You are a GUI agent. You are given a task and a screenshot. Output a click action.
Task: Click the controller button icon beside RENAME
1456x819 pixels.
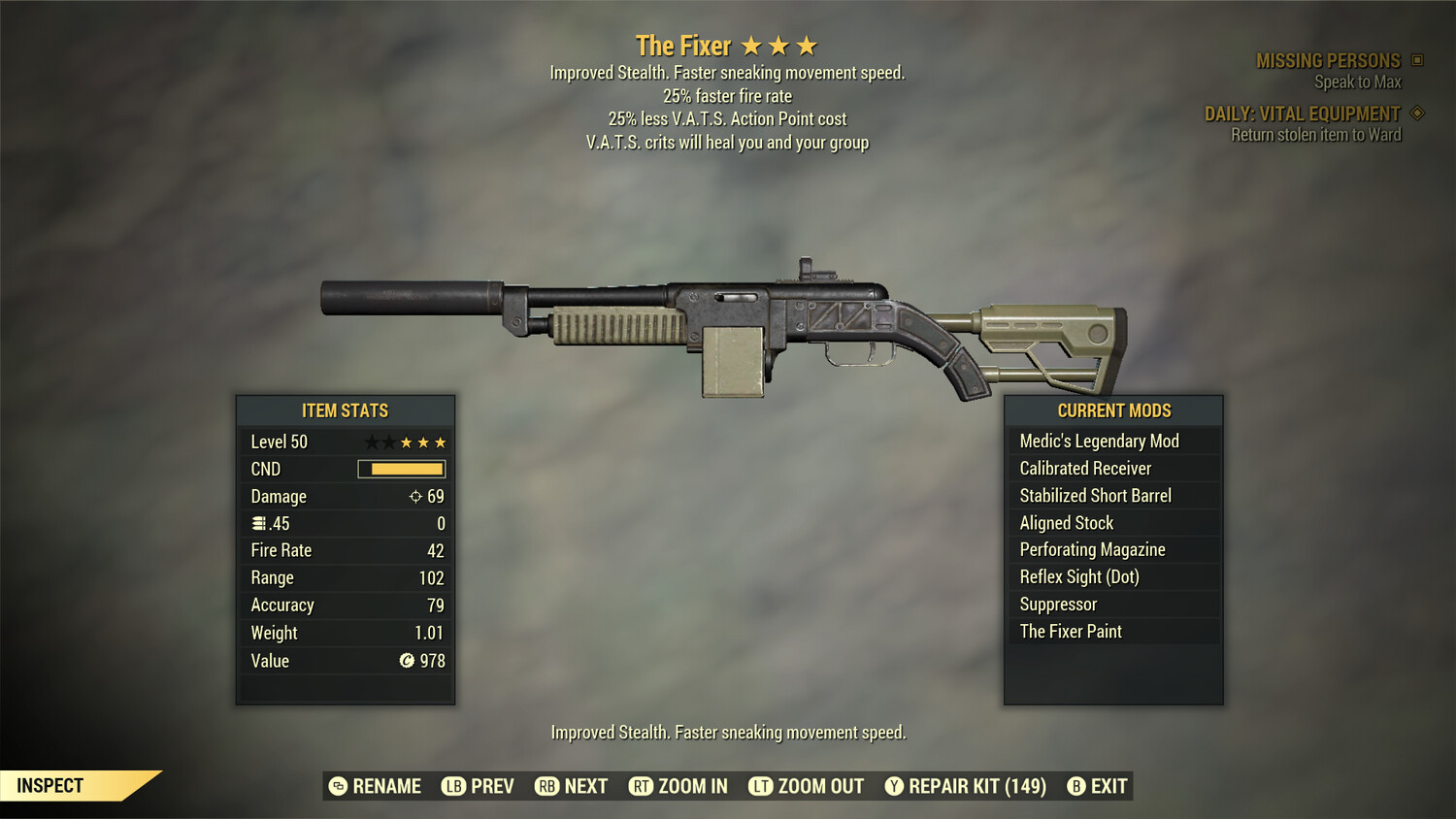(337, 786)
